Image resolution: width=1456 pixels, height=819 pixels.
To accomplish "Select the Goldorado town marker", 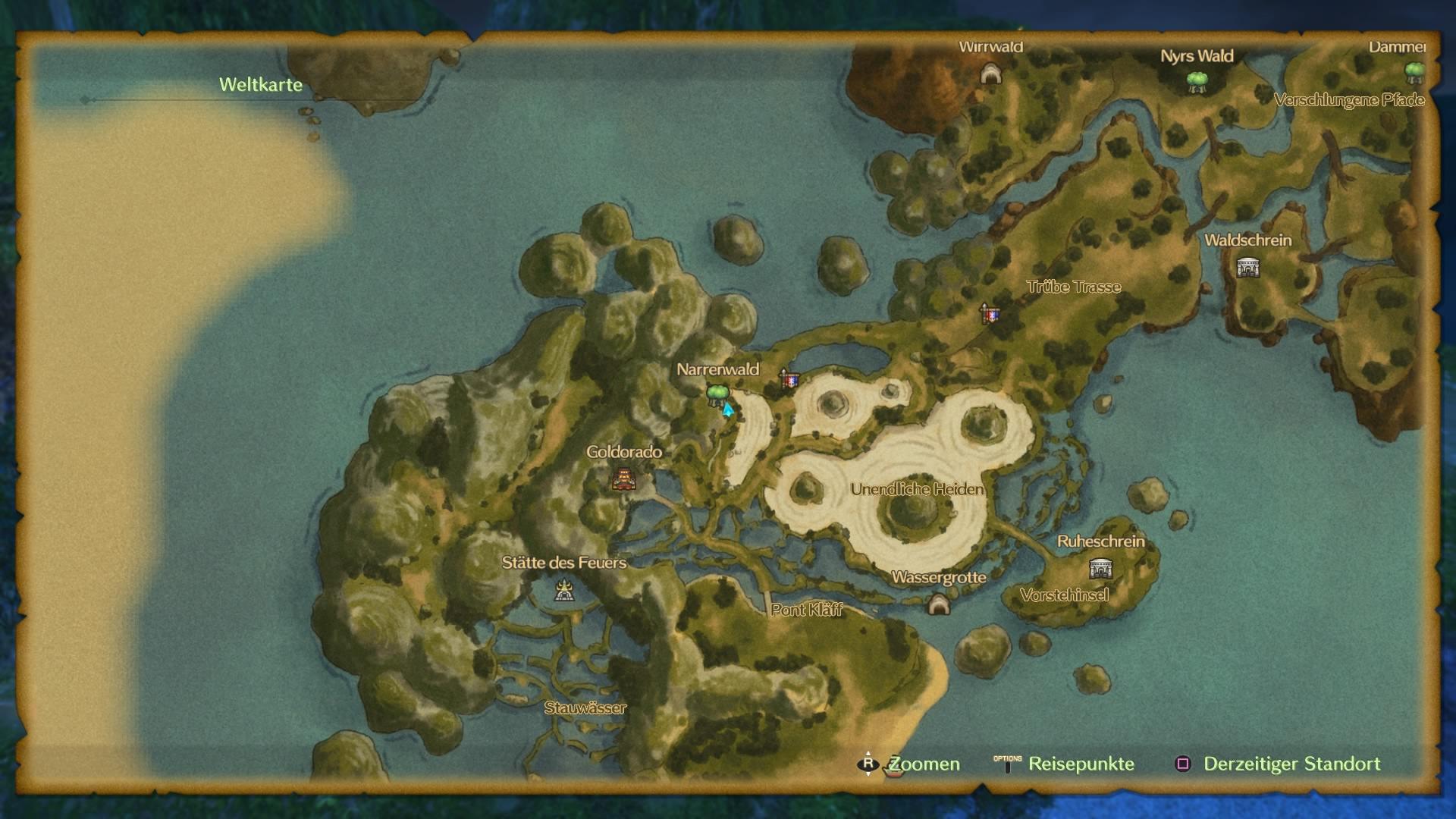I will tap(624, 479).
